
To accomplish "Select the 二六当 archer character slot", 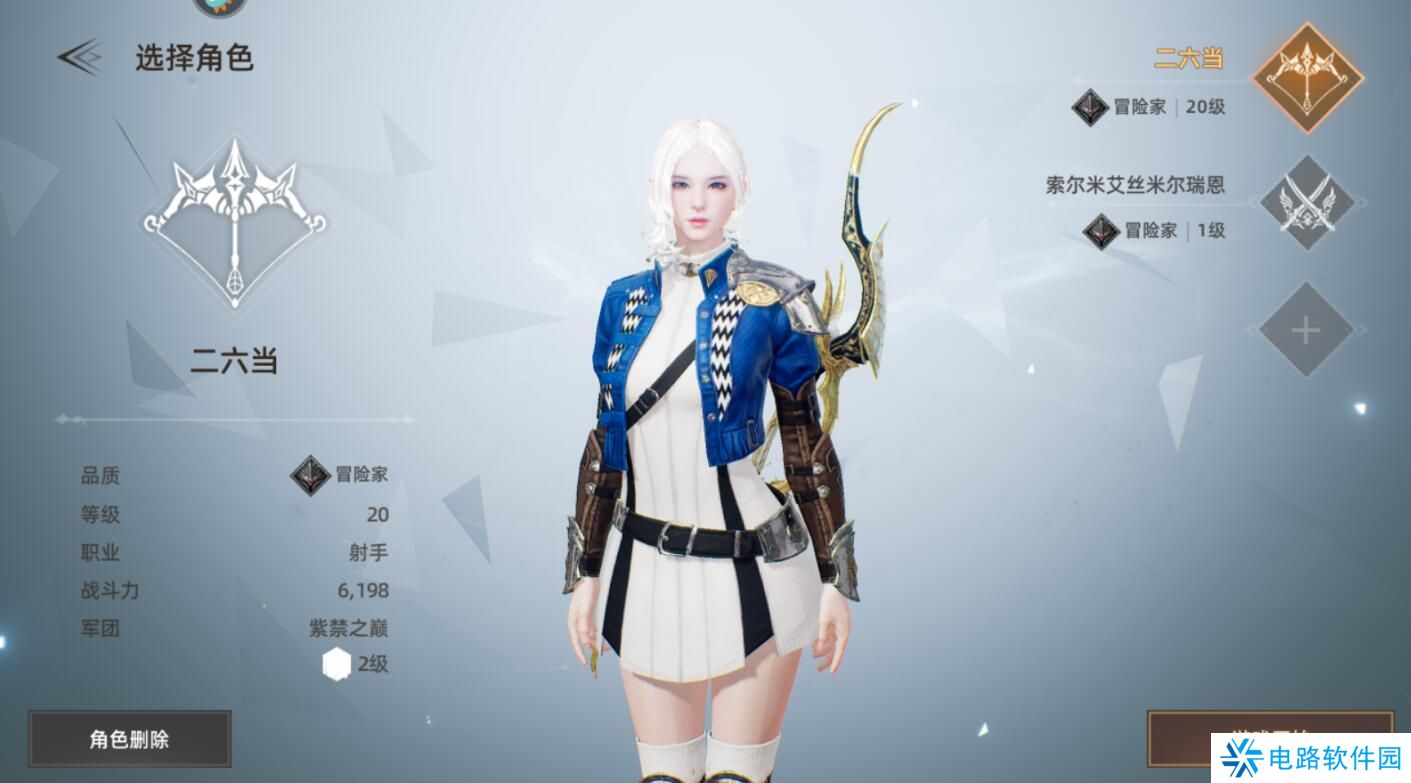I will coord(1307,78).
